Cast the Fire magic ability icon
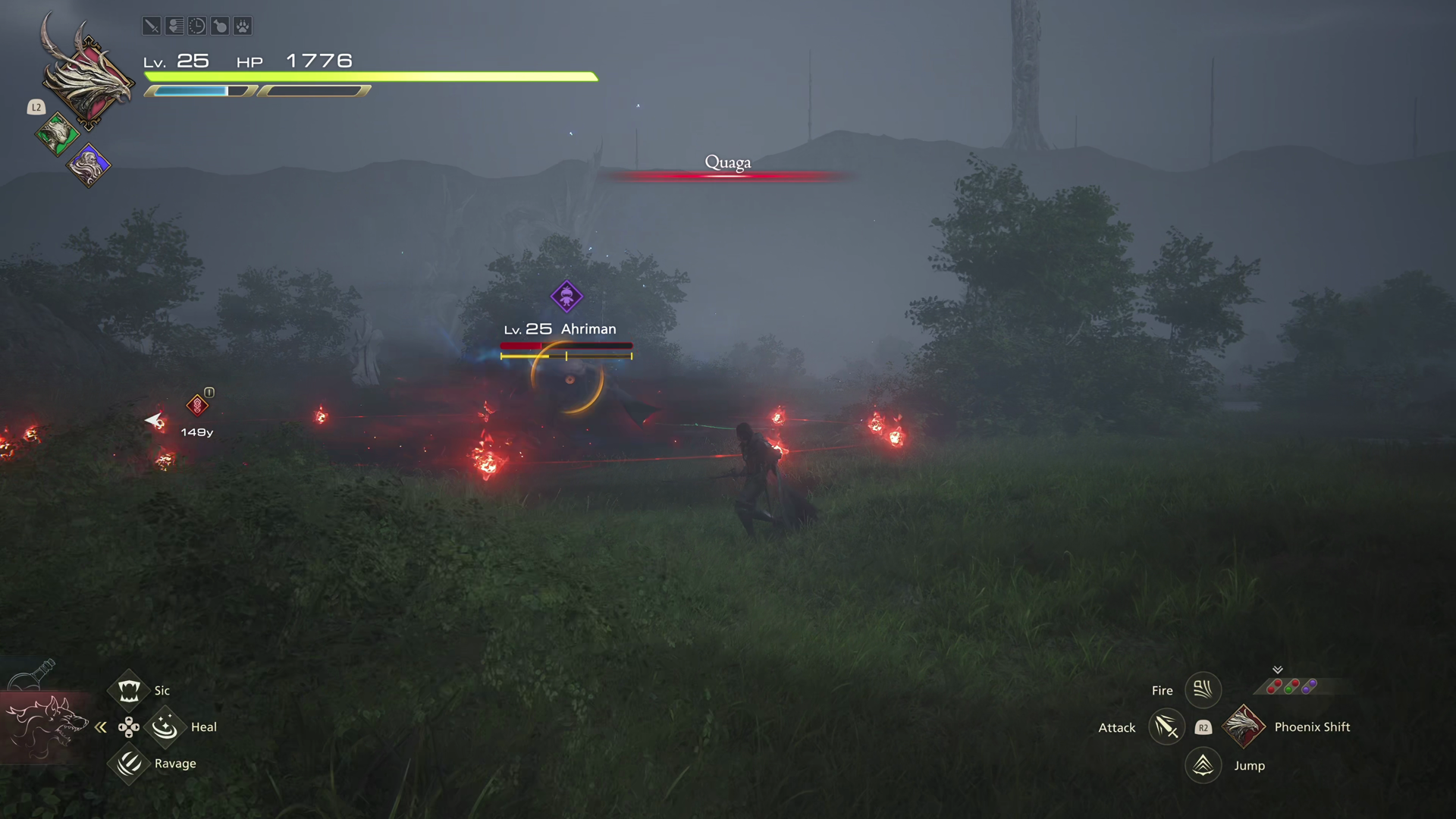 (1203, 690)
